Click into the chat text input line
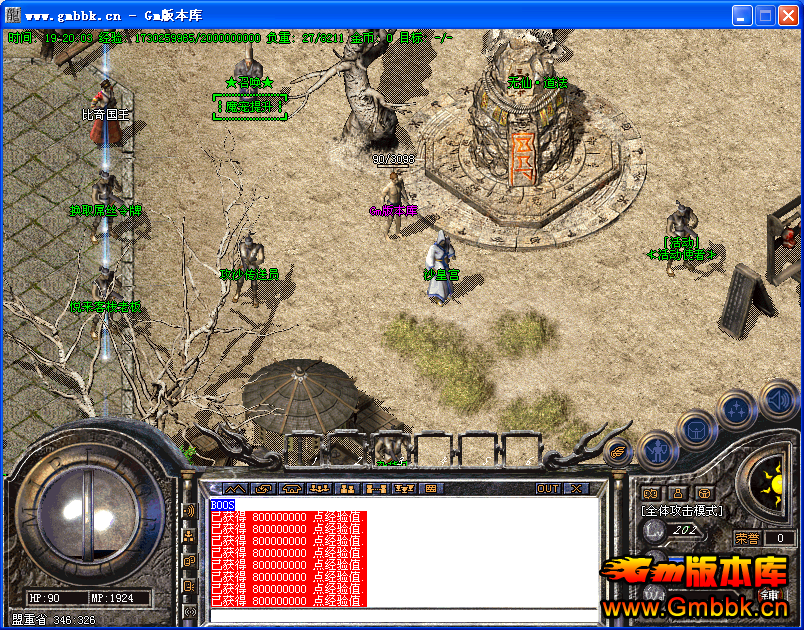Viewport: 804px width, 630px height. pos(400,614)
